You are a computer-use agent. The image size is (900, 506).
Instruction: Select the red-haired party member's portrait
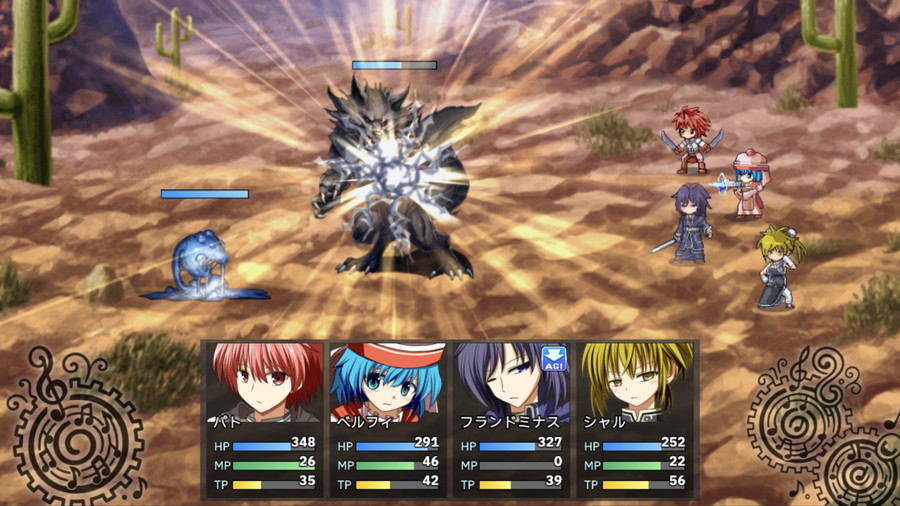265,383
